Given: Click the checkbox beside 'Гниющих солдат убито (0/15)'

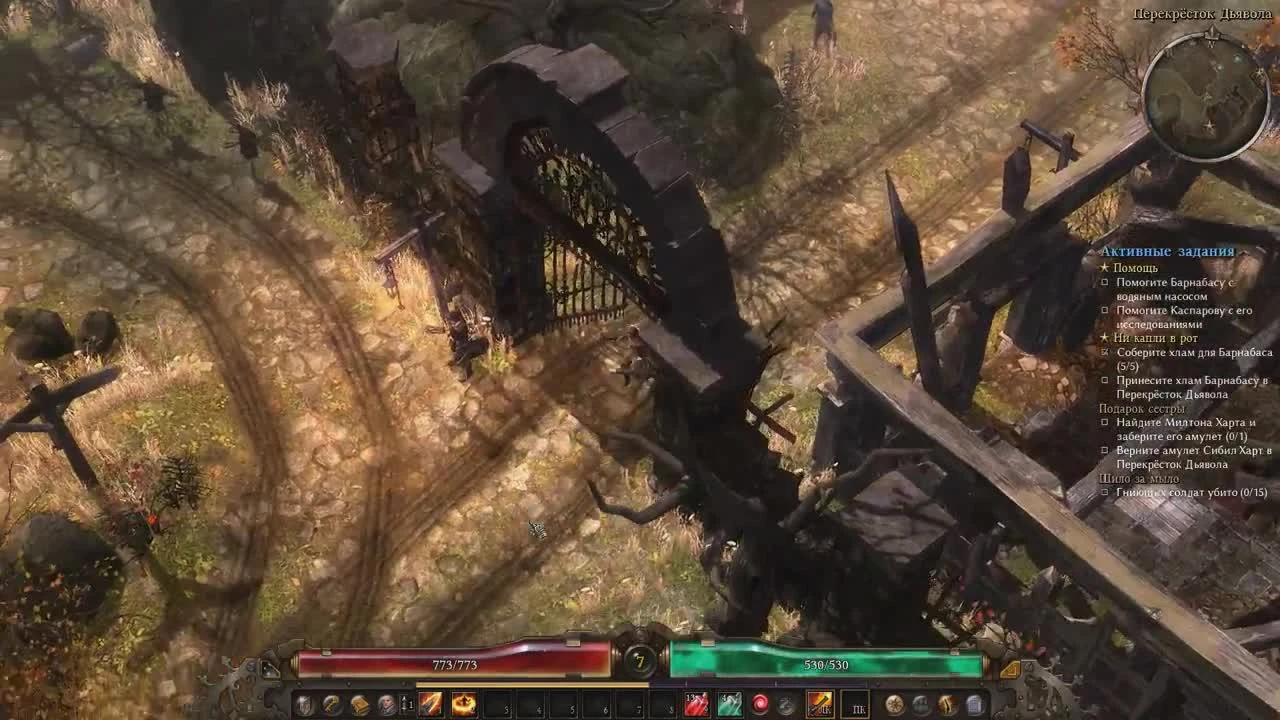Looking at the screenshot, I should (1105, 491).
